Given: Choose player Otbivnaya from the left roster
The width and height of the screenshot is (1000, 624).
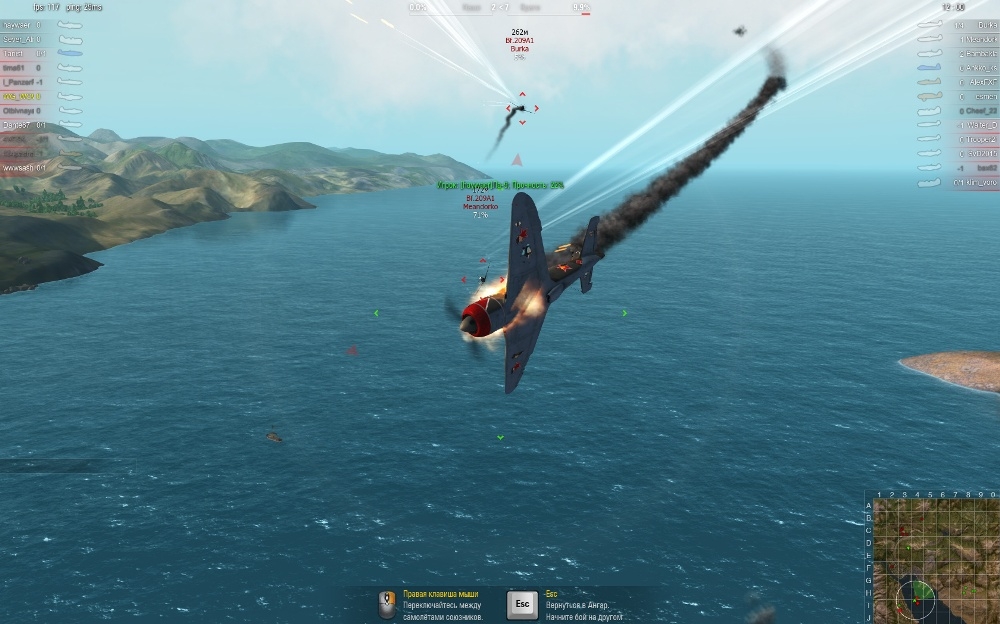Looking at the screenshot, I should point(22,111).
